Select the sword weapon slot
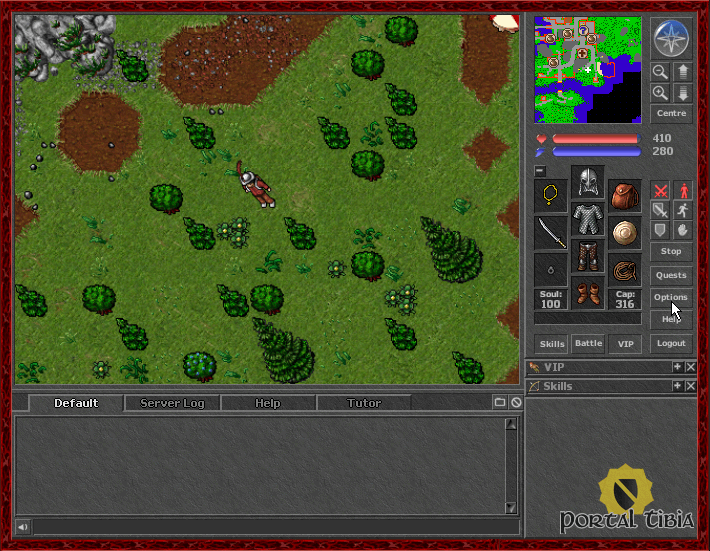Image resolution: width=710 pixels, height=551 pixels. click(551, 233)
